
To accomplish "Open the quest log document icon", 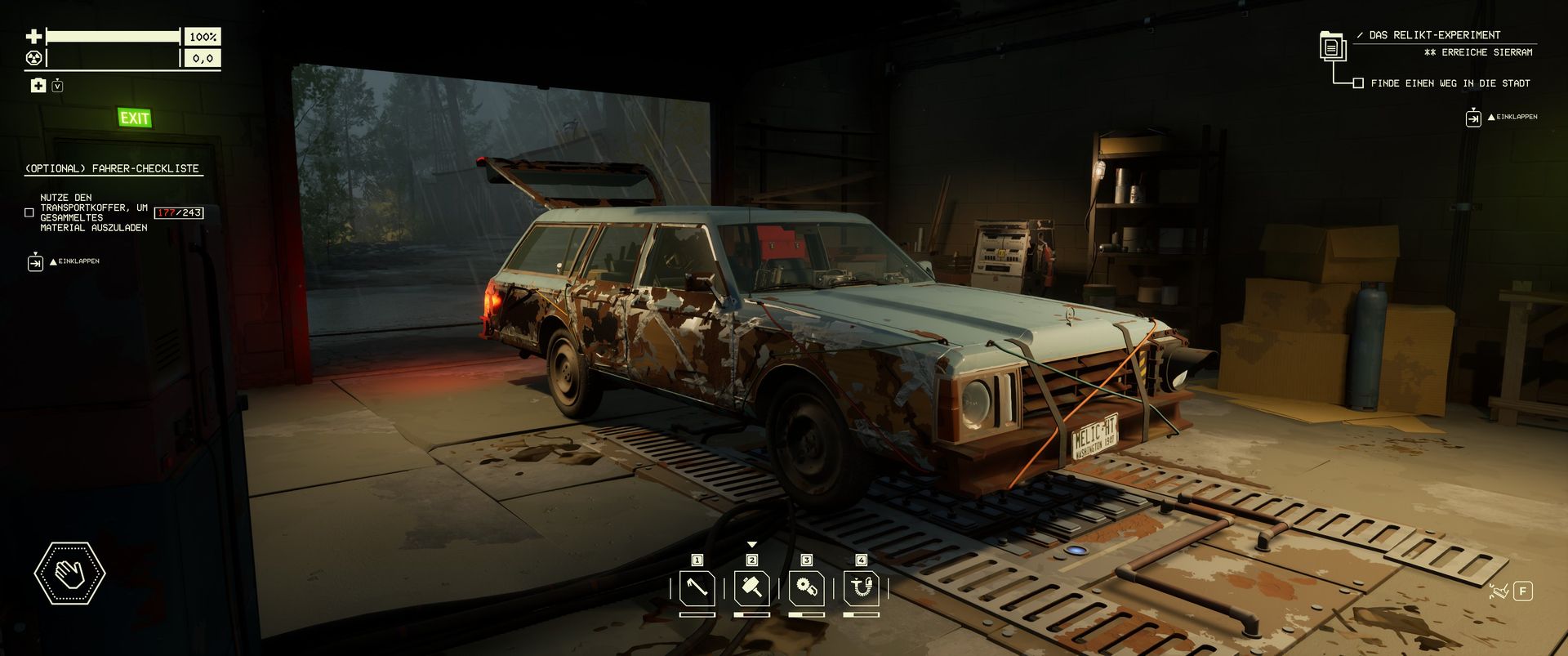I will point(1332,47).
